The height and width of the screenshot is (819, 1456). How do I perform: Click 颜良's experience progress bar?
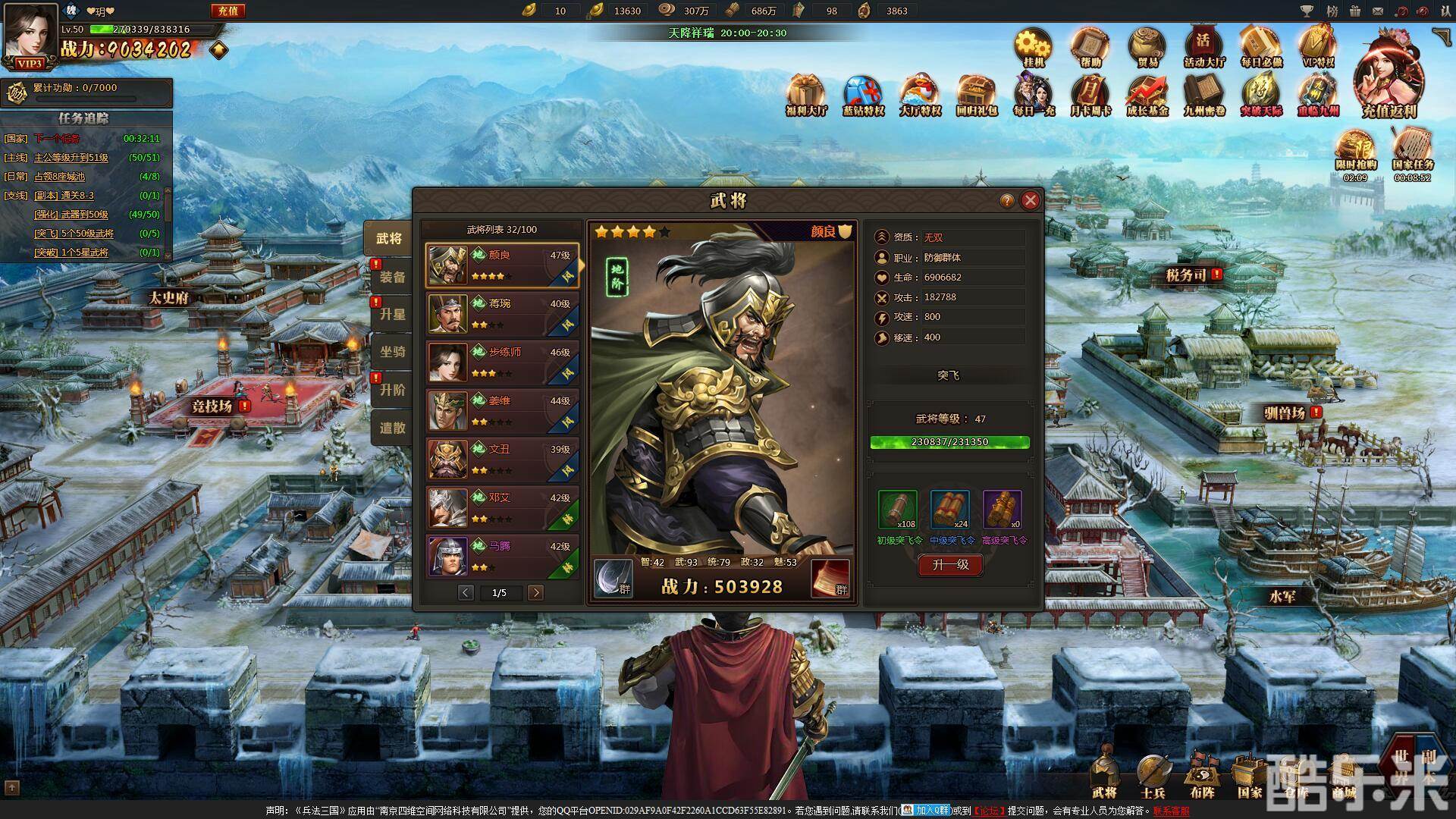tap(950, 442)
